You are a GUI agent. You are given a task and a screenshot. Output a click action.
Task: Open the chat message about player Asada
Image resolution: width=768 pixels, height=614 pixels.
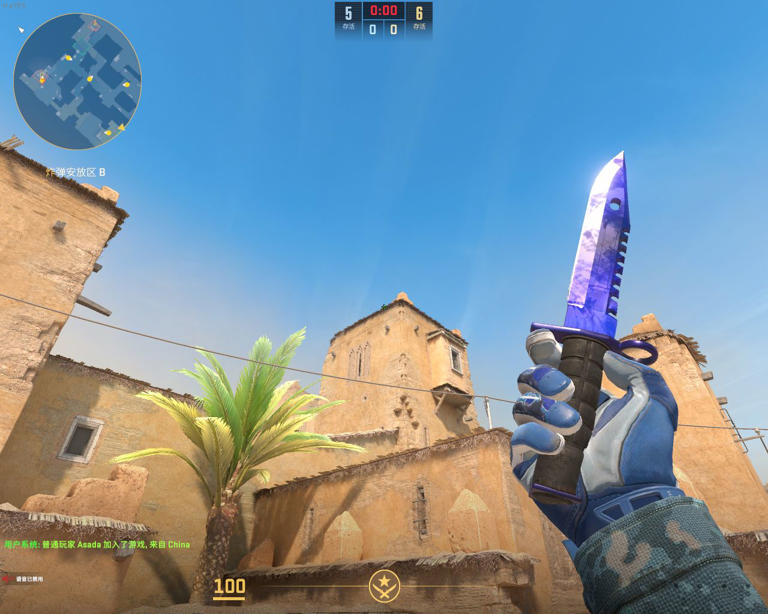pyautogui.click(x=97, y=545)
